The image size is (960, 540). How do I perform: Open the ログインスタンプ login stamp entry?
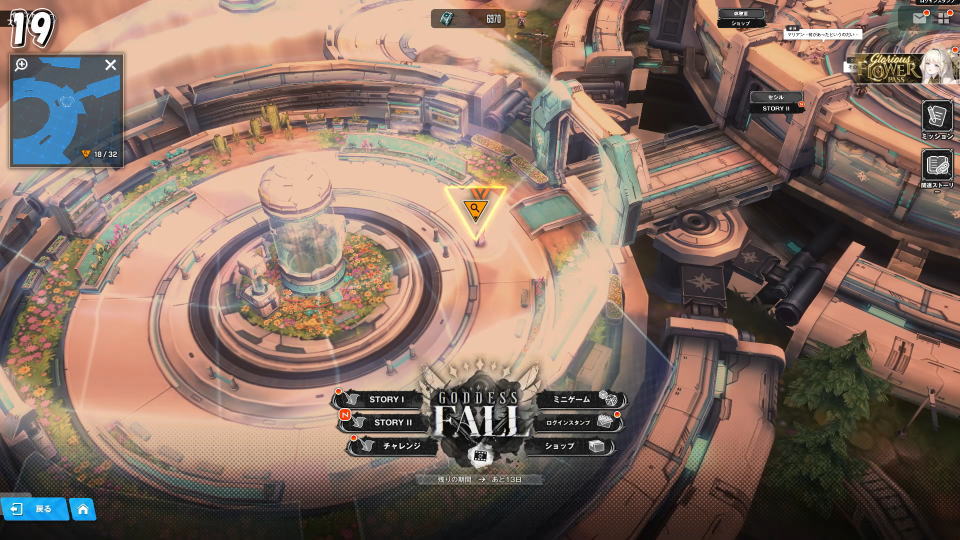click(x=574, y=423)
